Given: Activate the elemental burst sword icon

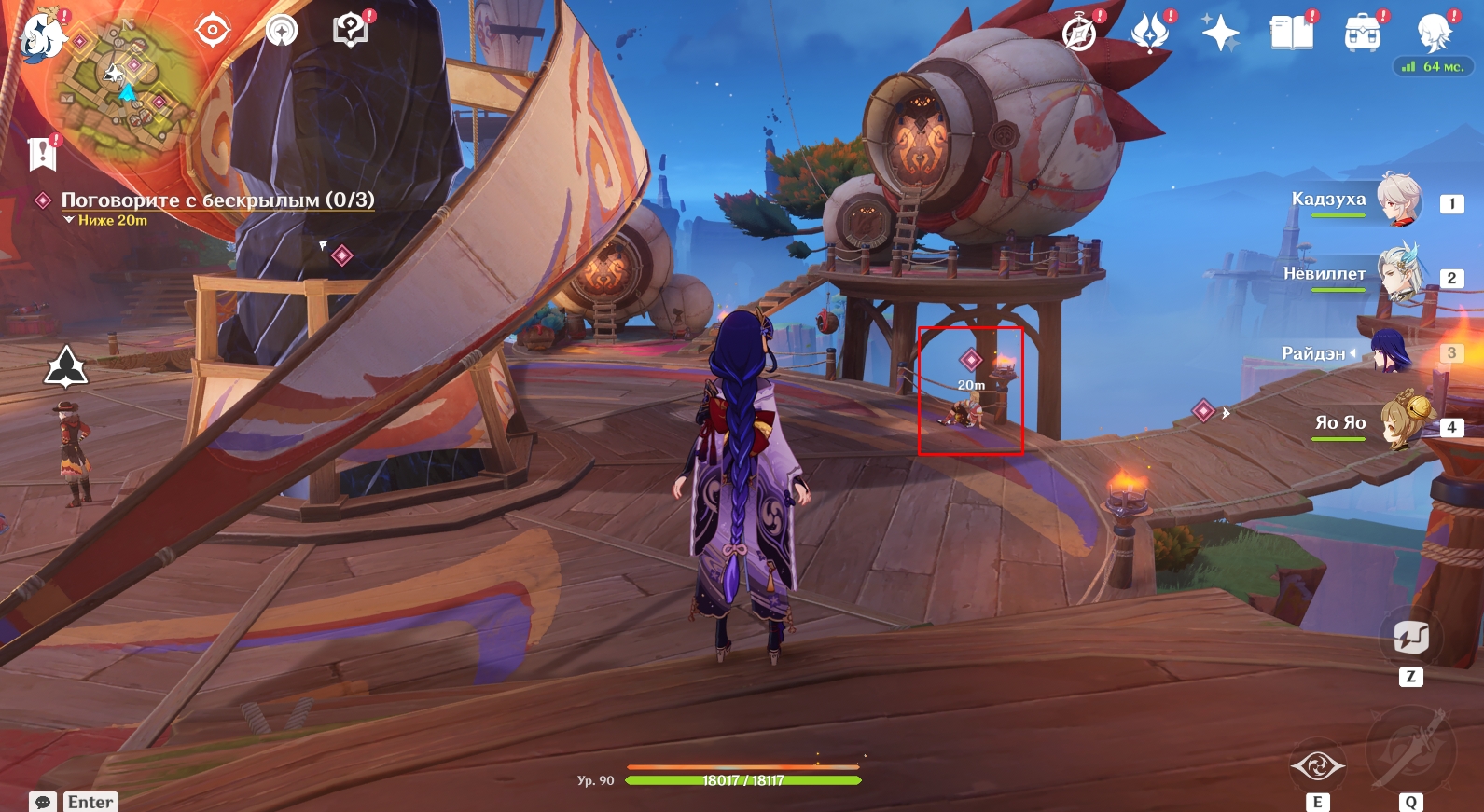Looking at the screenshot, I should [1410, 750].
